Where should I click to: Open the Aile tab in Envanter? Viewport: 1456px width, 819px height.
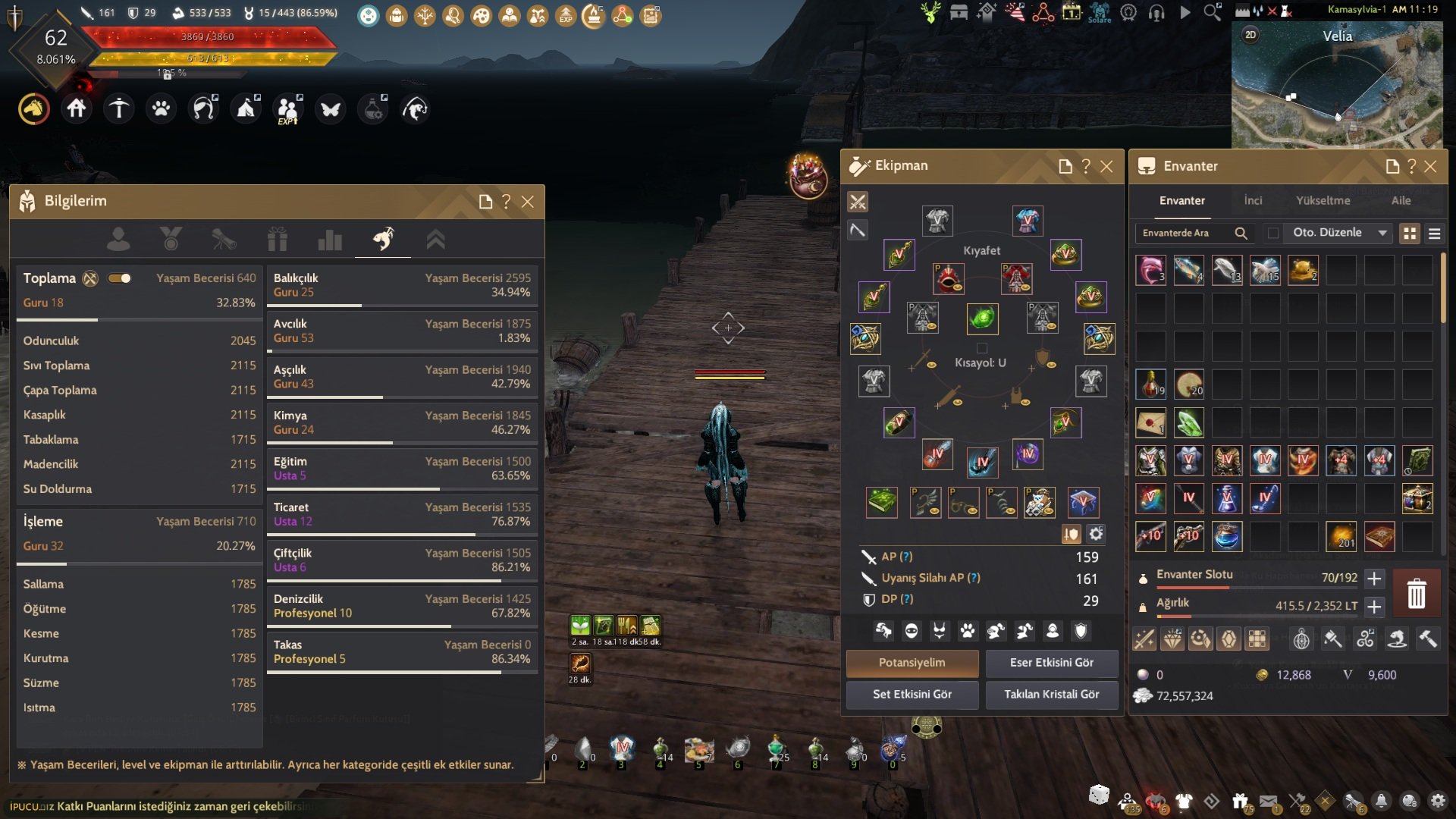1401,200
